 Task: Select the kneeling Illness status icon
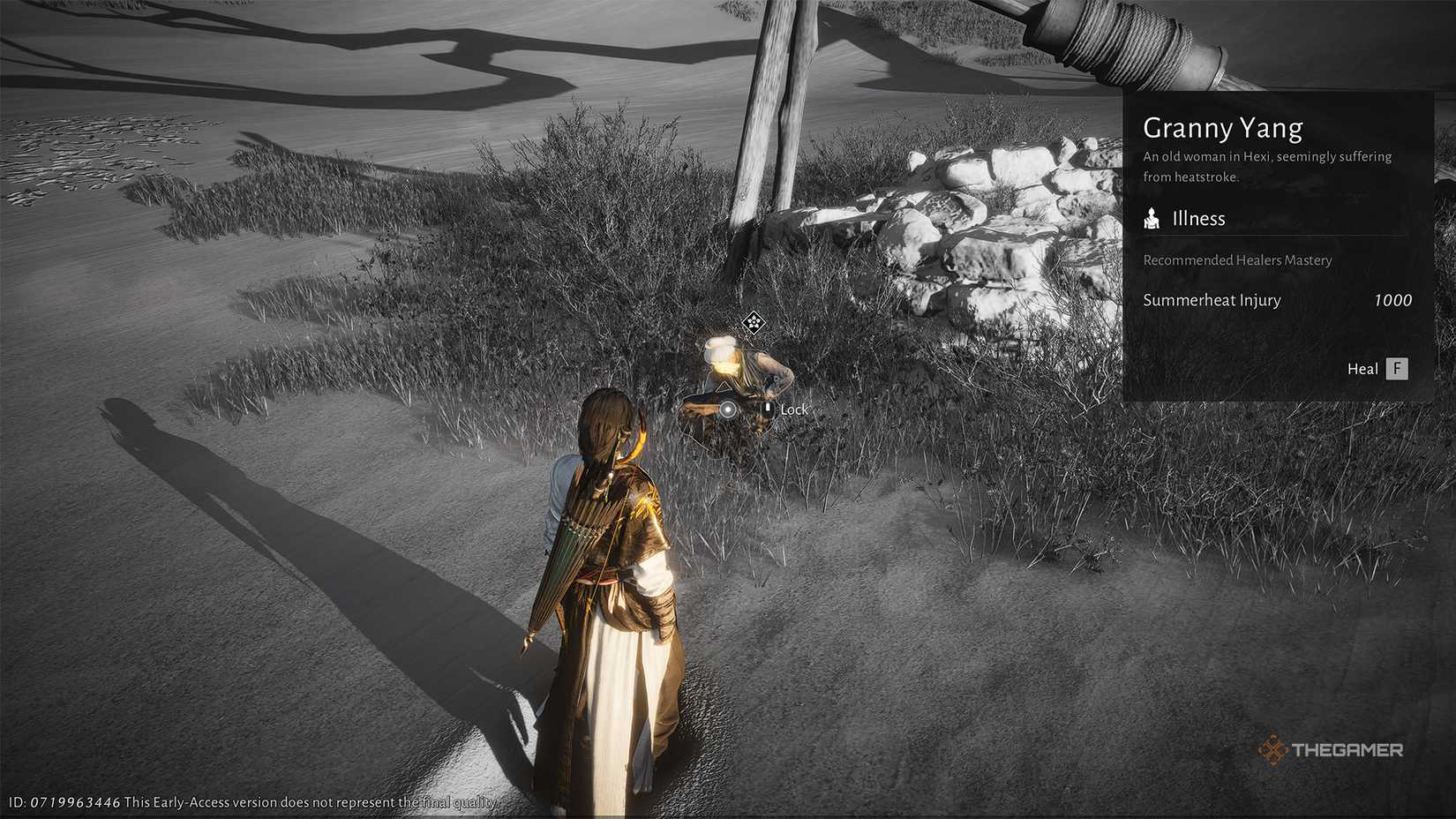coord(1152,218)
